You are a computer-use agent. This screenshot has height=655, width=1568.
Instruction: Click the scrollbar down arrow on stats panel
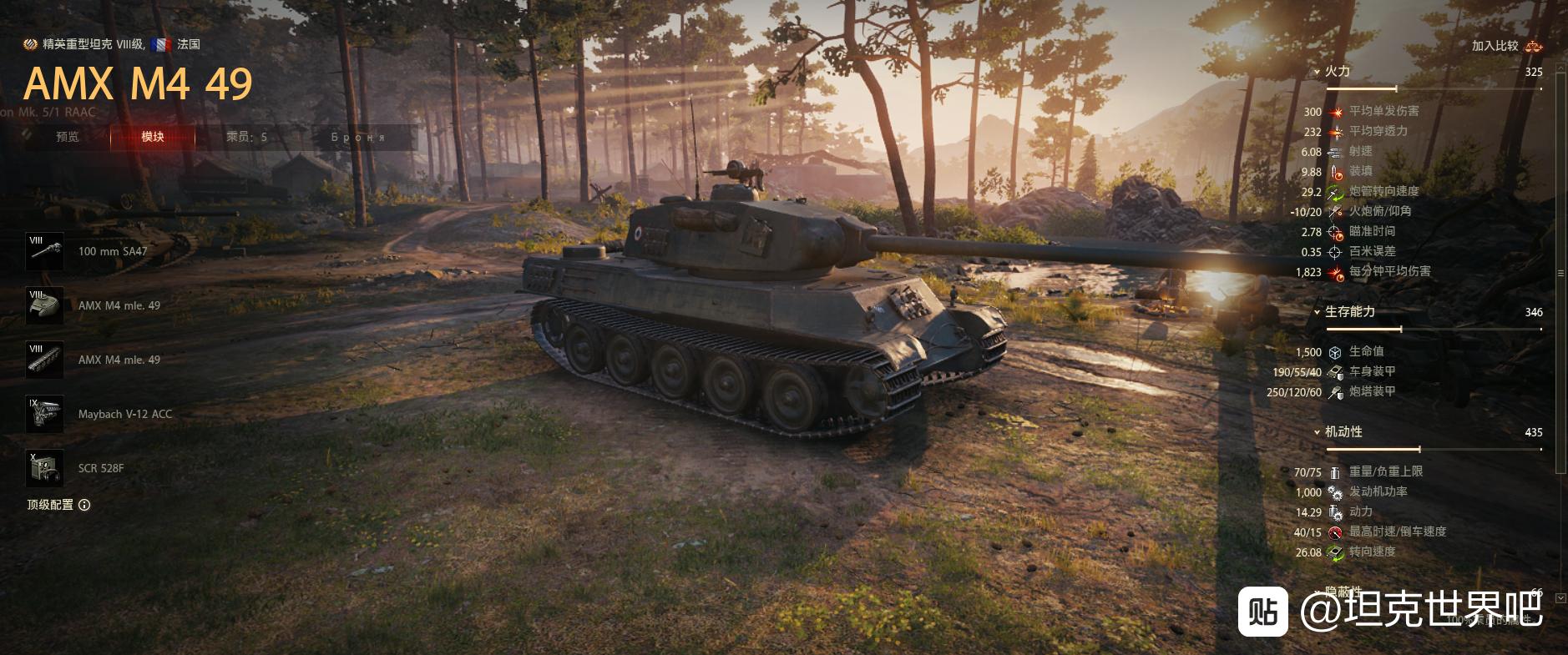[1560, 598]
